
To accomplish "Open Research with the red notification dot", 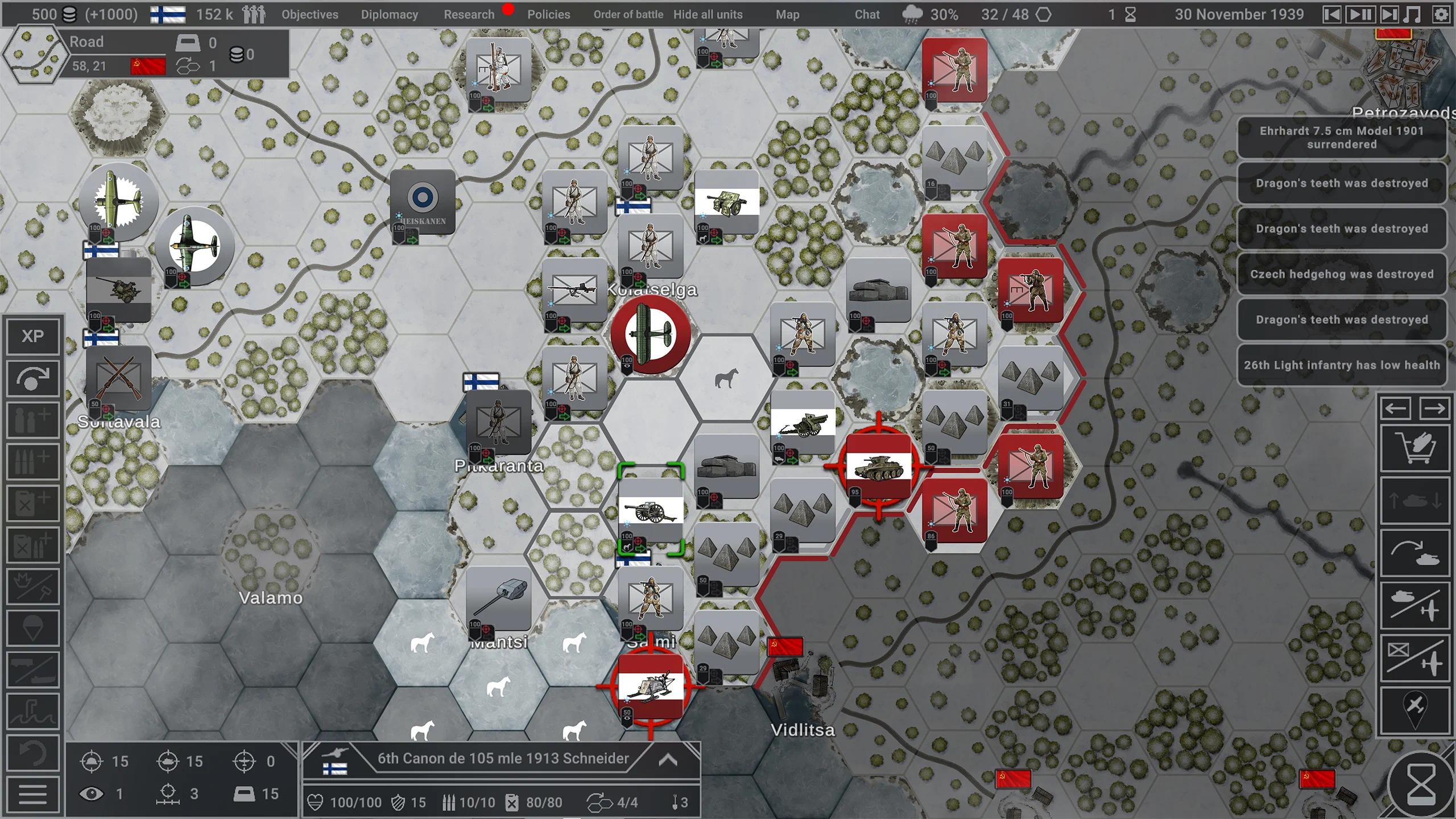I will tap(469, 14).
